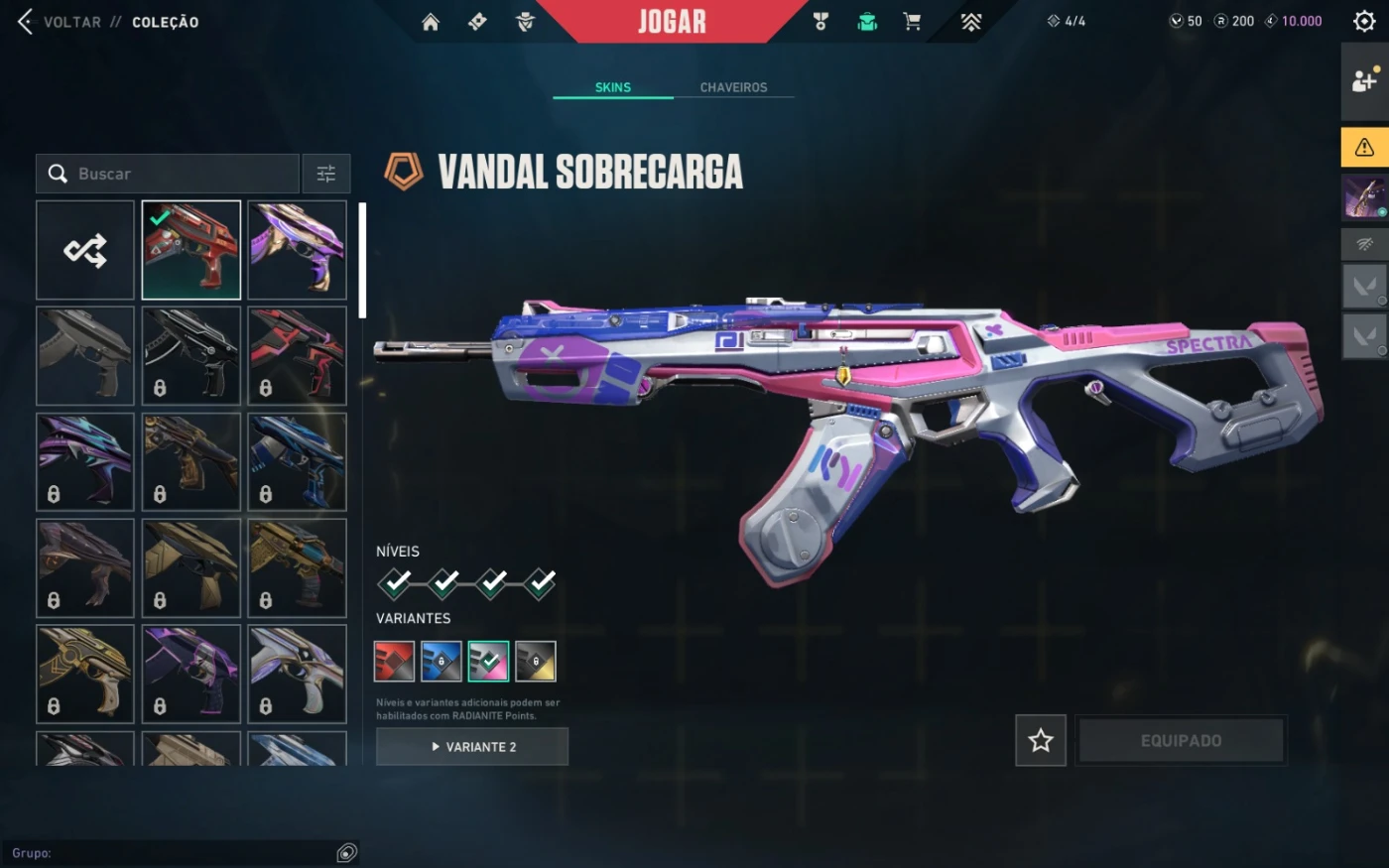Open the store shopping cart icon
The width and height of the screenshot is (1389, 868).
click(x=912, y=22)
